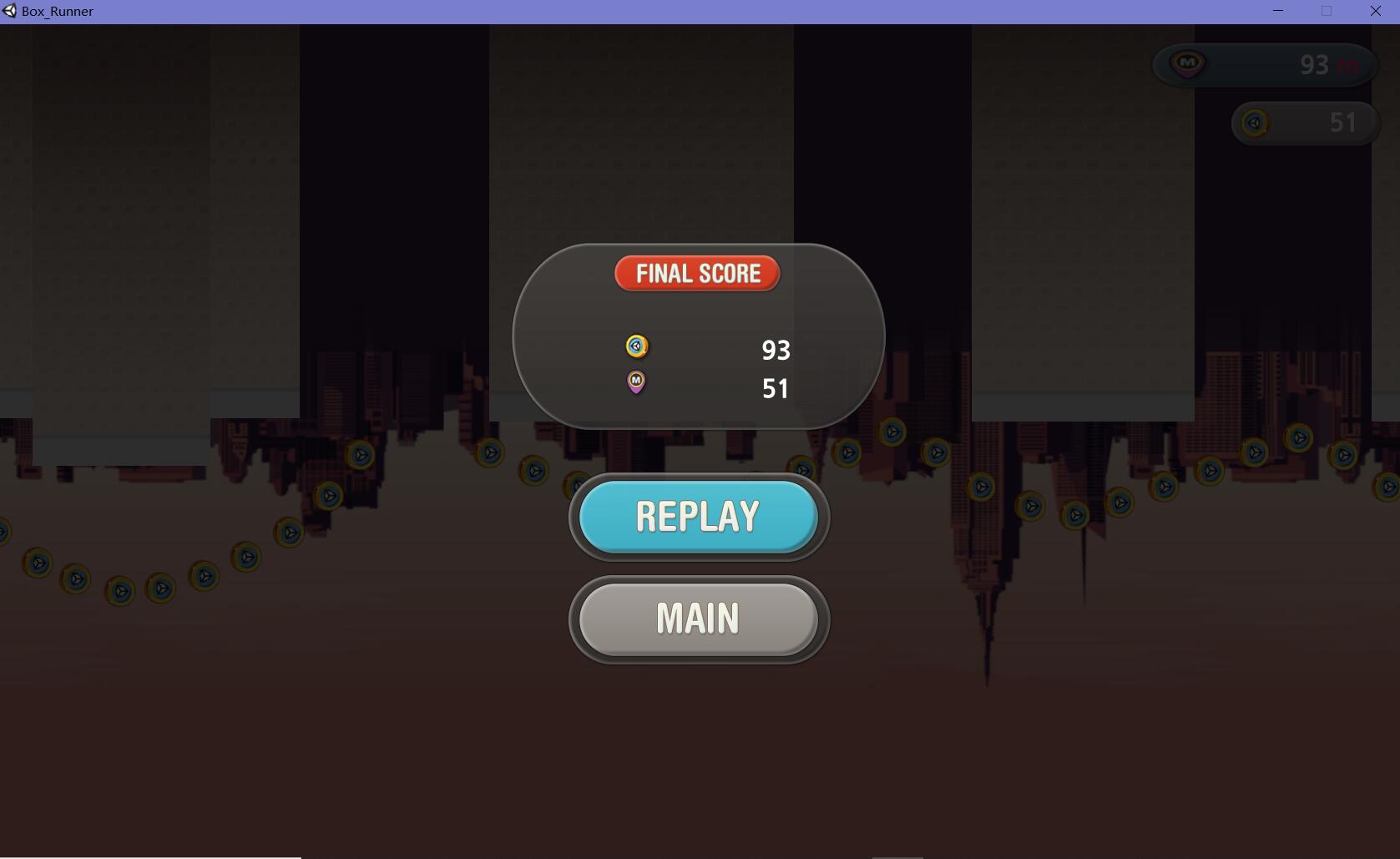Select the purple M map-pin icon in score panel
The height and width of the screenshot is (859, 1400).
(x=635, y=381)
